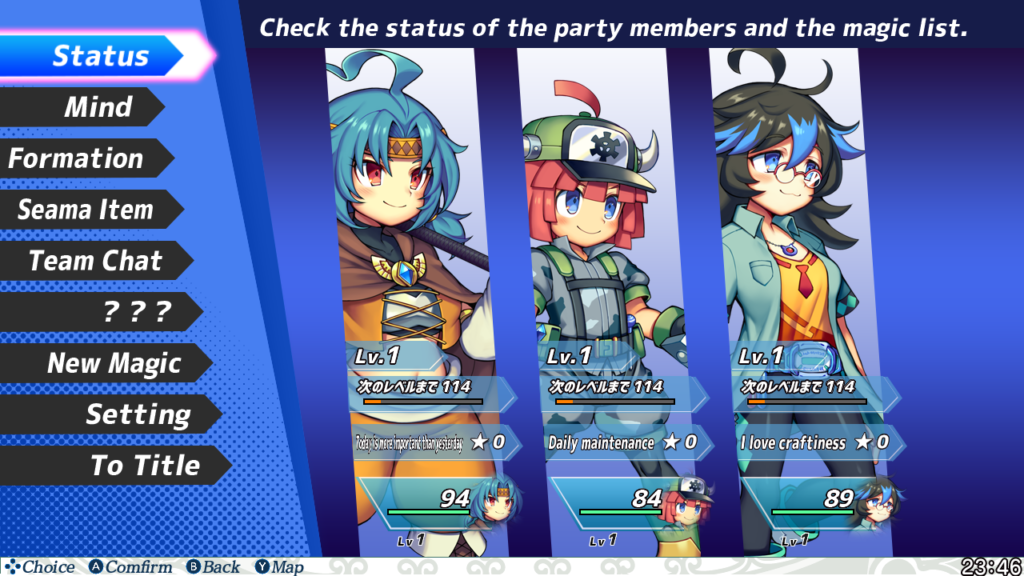Open the Mind menu
Image resolution: width=1024 pixels, height=576 pixels.
(x=98, y=107)
